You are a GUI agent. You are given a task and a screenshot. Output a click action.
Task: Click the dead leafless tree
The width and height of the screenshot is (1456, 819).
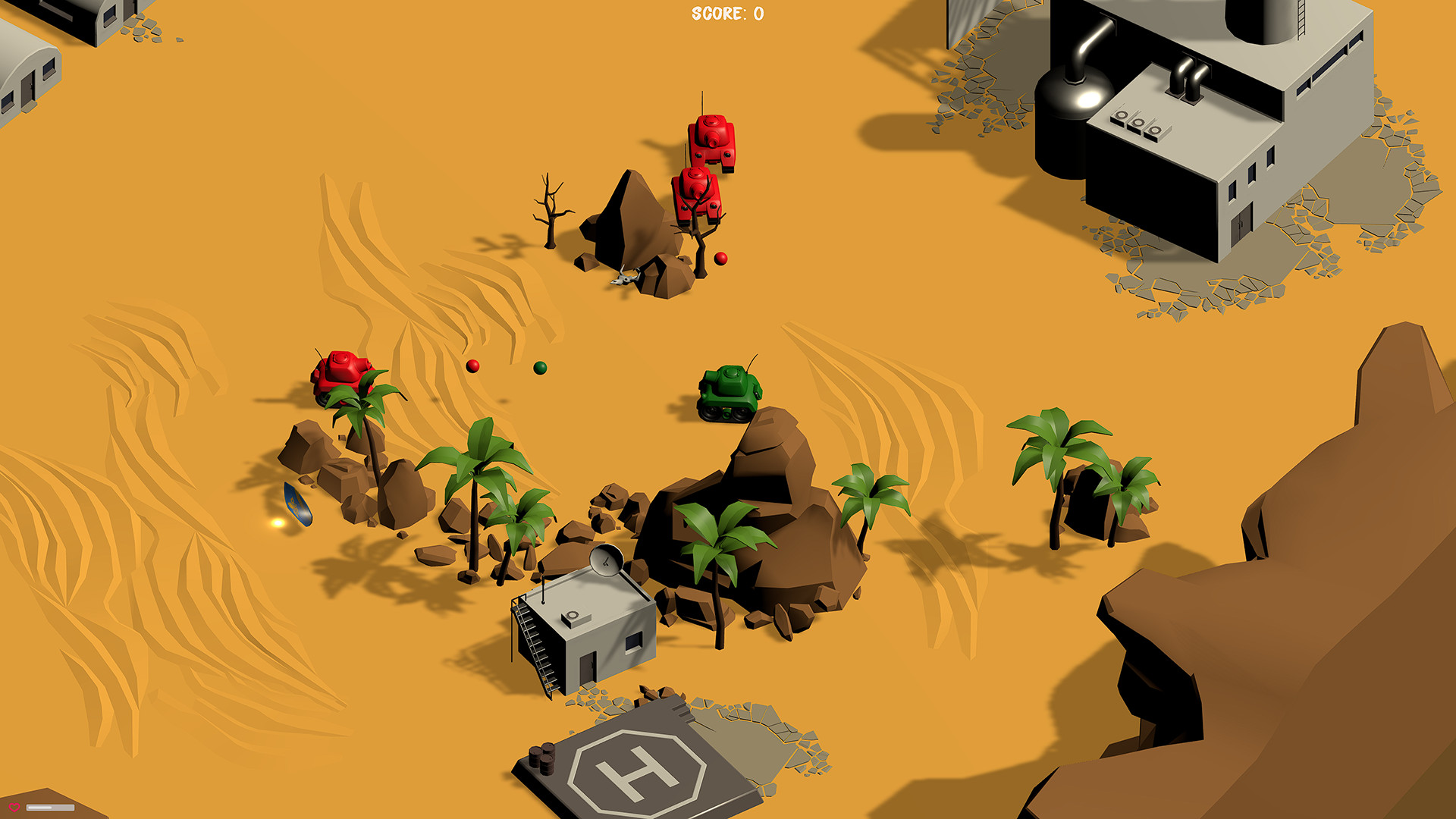pos(552,212)
